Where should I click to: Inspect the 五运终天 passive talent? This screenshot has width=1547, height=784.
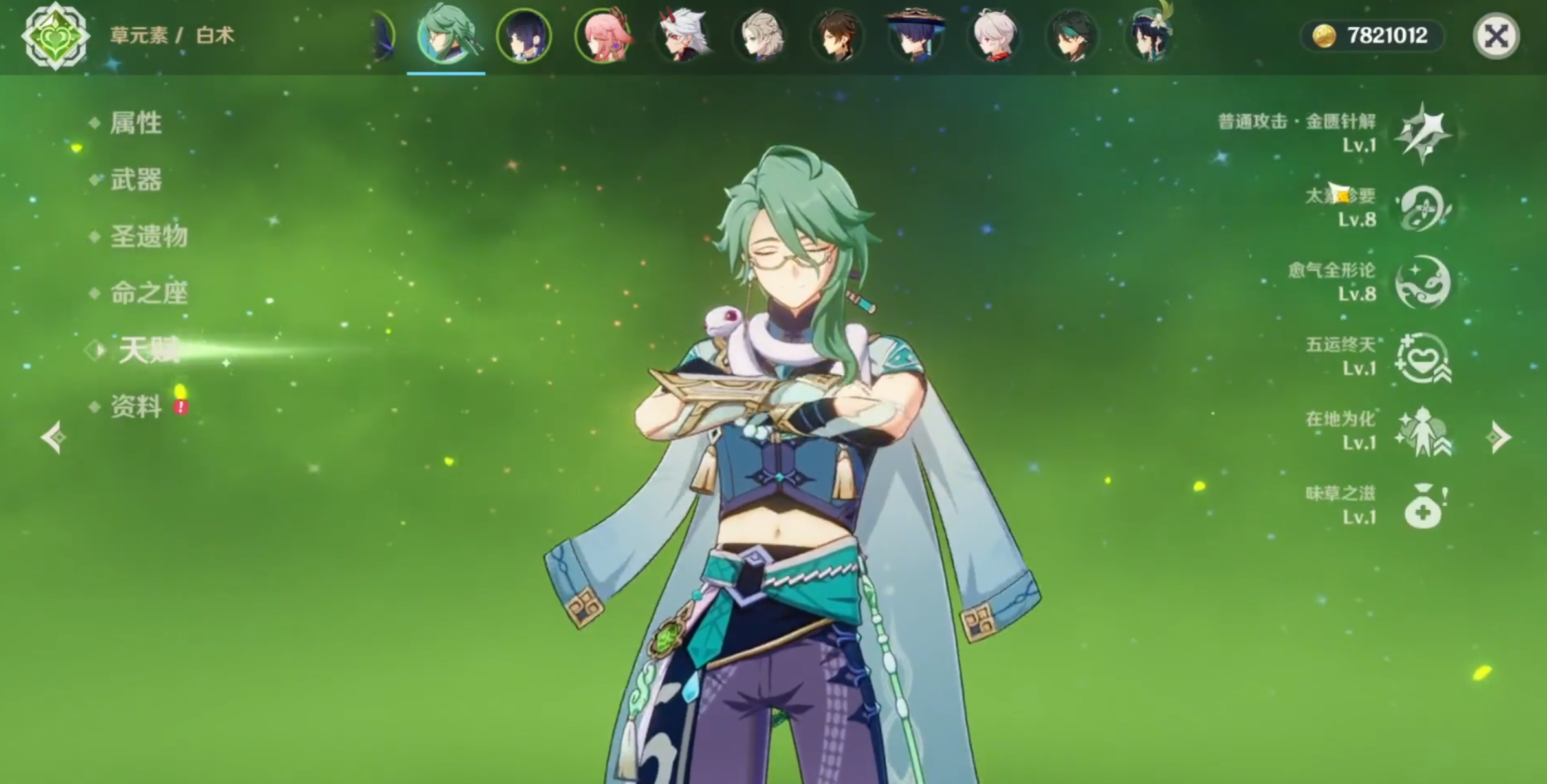point(1422,357)
